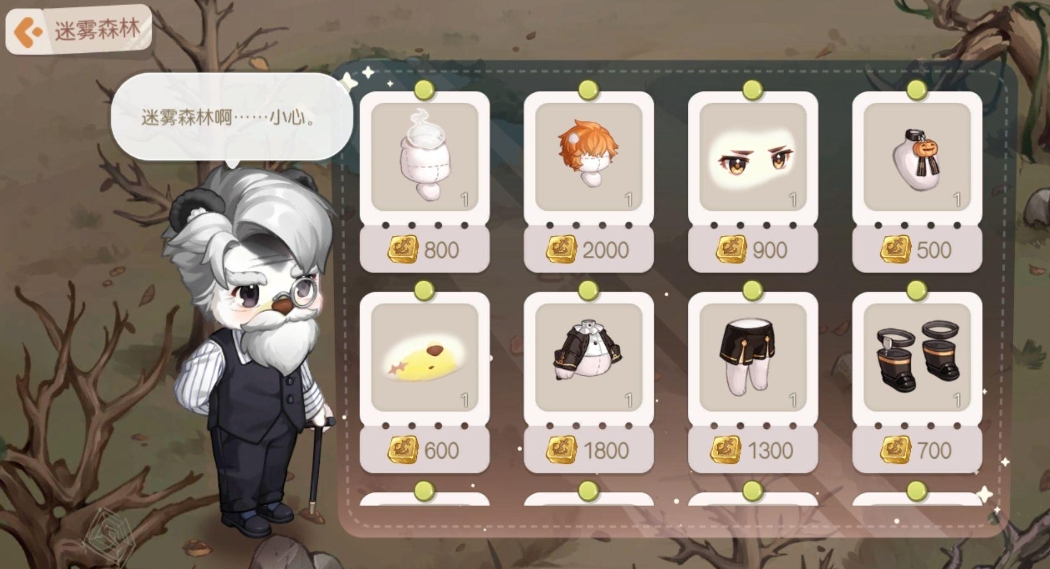This screenshot has height=569, width=1050.
Task: Buy the orange hairstyle for 2000 coins
Action: [x=588, y=249]
